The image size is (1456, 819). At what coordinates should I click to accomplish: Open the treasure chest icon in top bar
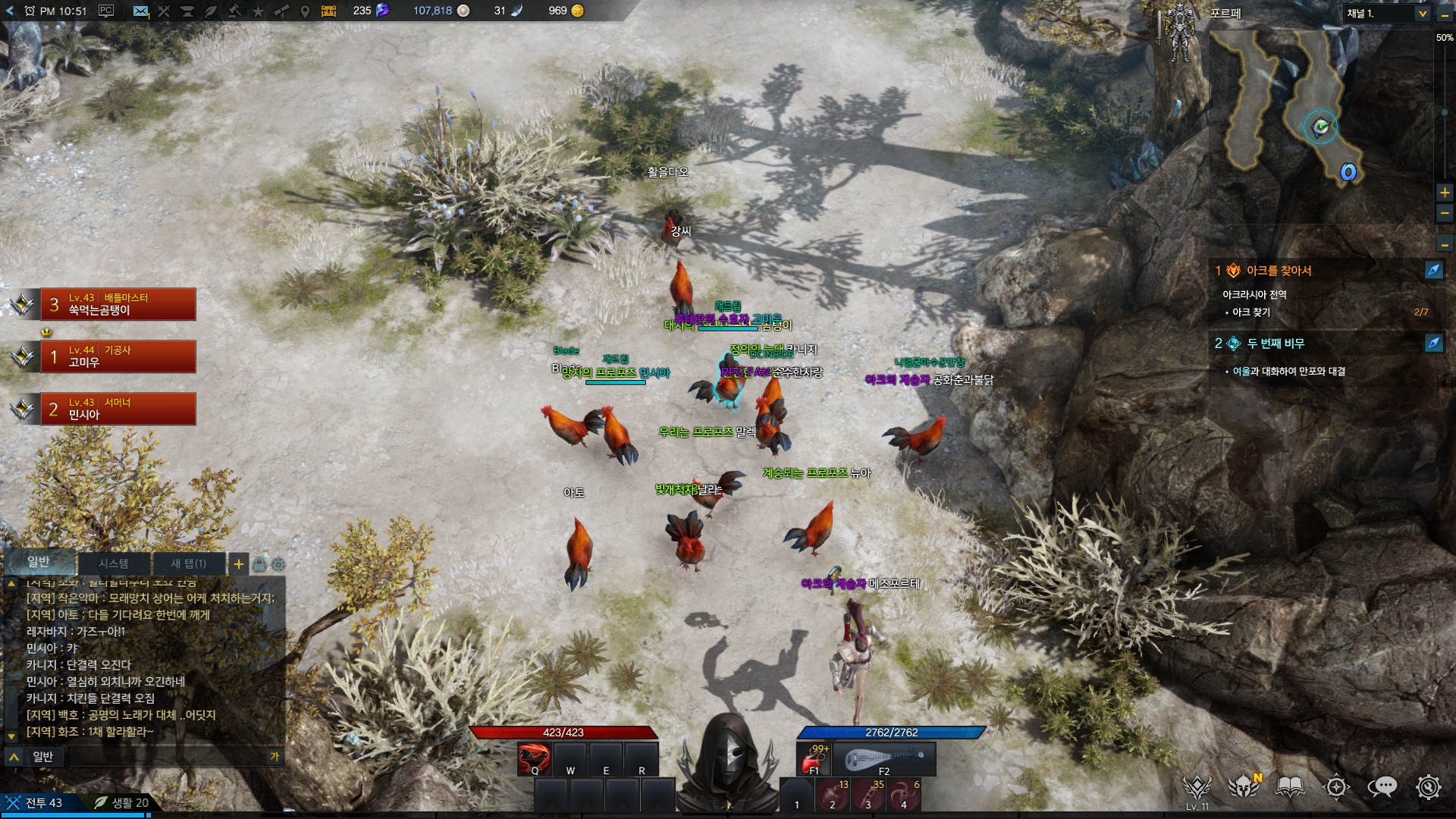[x=328, y=11]
